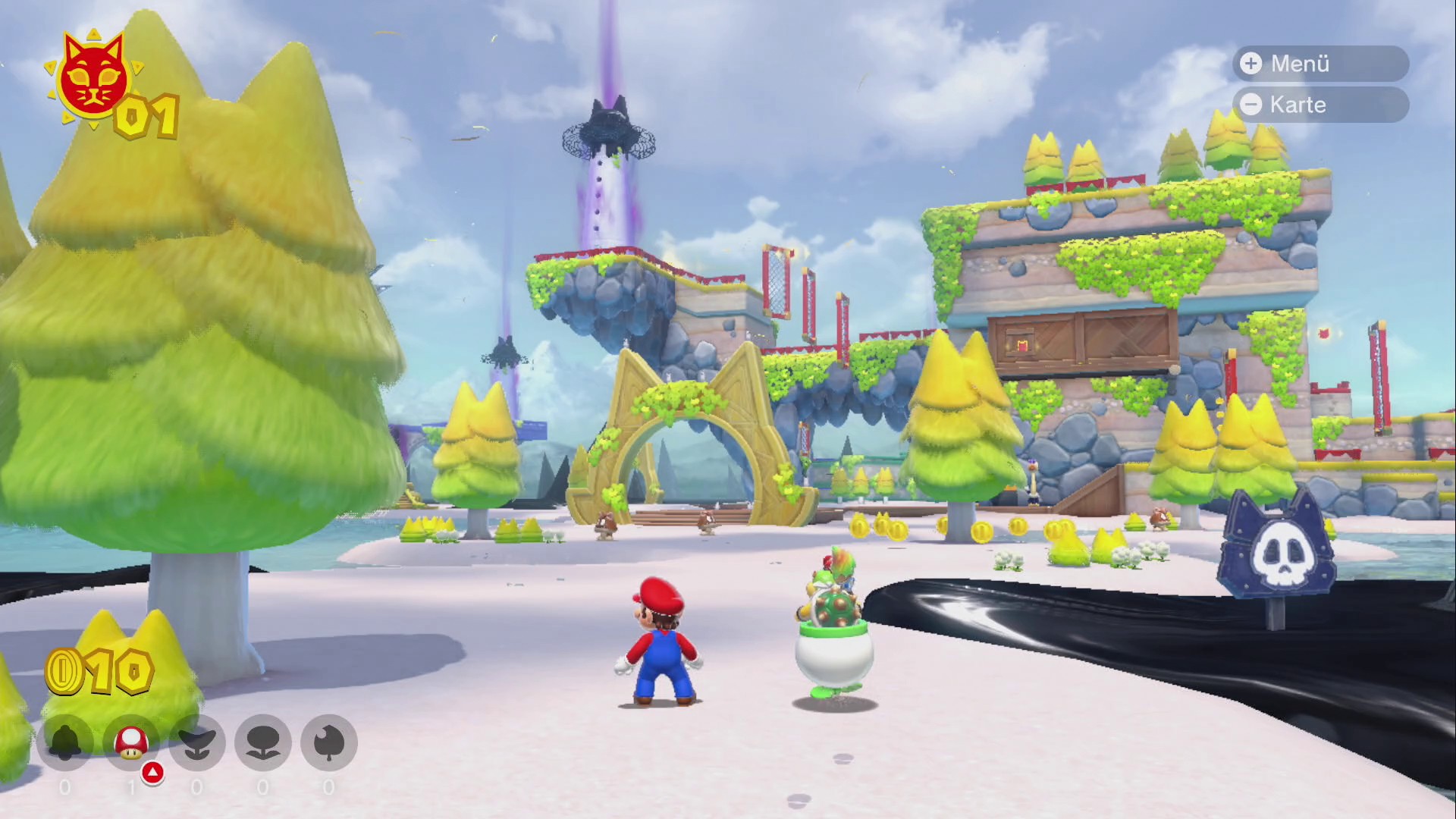Pick the greyed Fire Flower item slot
The width and height of the screenshot is (1456, 819).
197,742
